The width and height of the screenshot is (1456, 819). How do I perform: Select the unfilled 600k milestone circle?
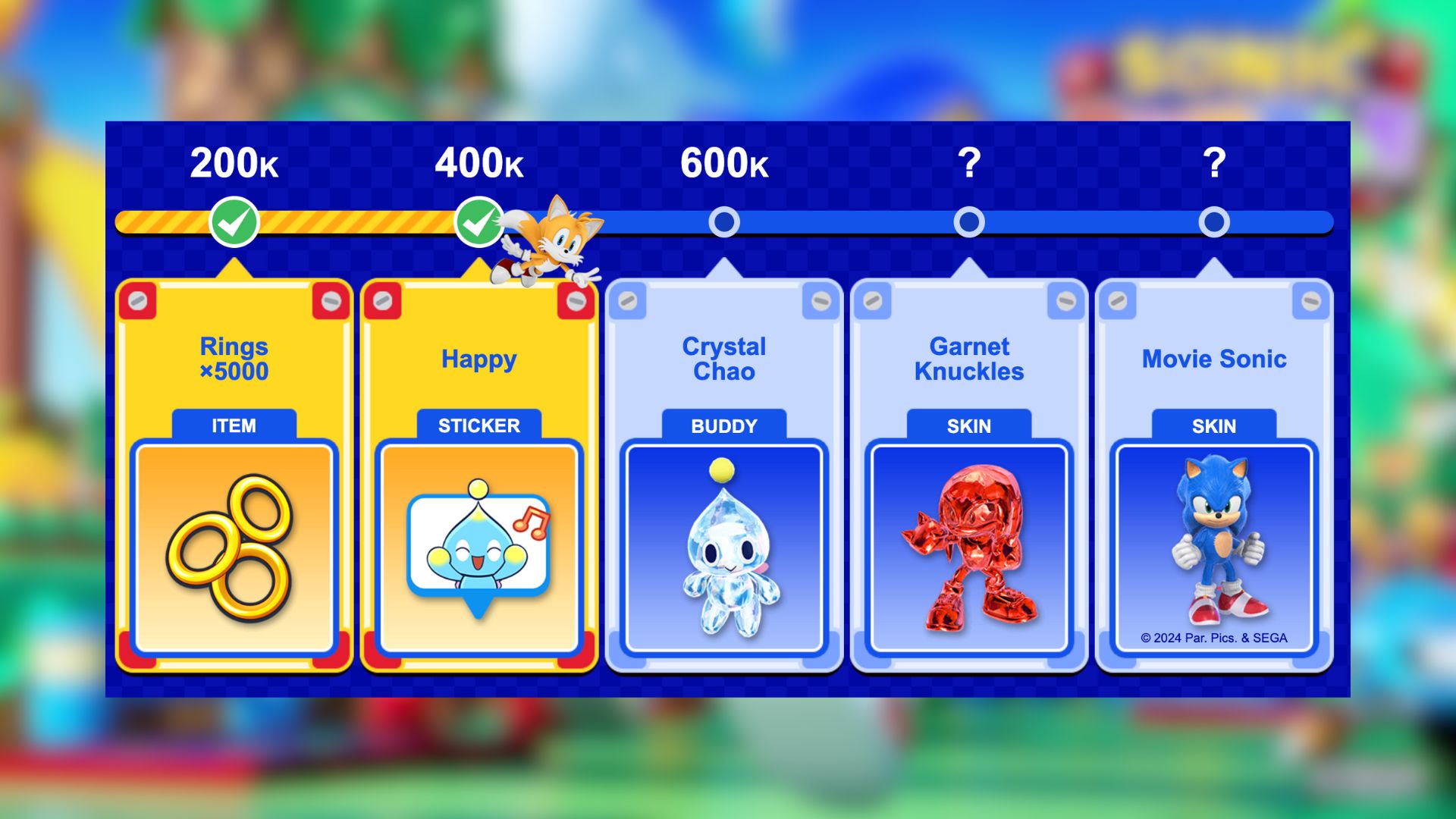point(725,222)
